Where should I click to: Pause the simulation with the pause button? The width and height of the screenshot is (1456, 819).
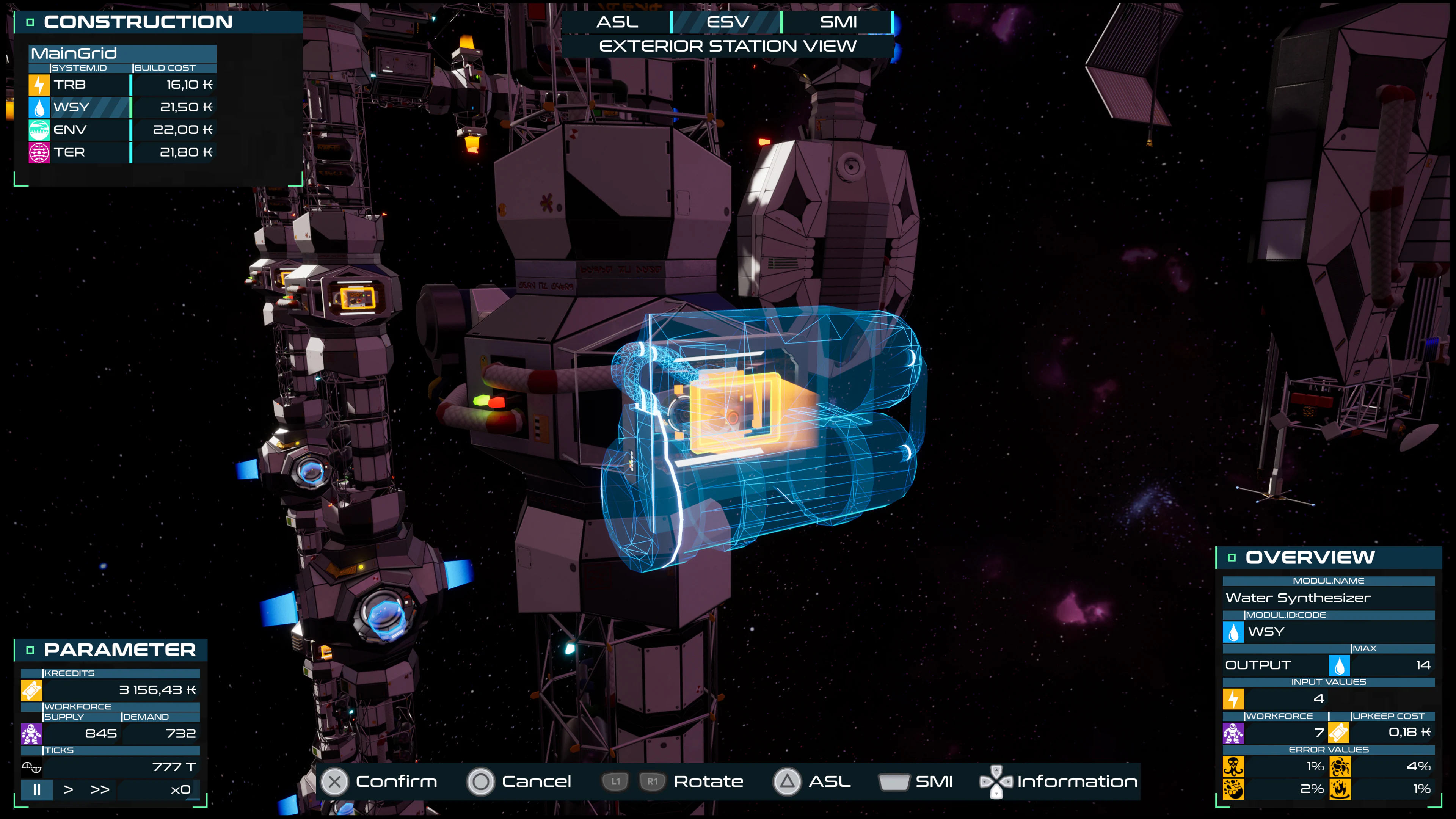pos(37,790)
